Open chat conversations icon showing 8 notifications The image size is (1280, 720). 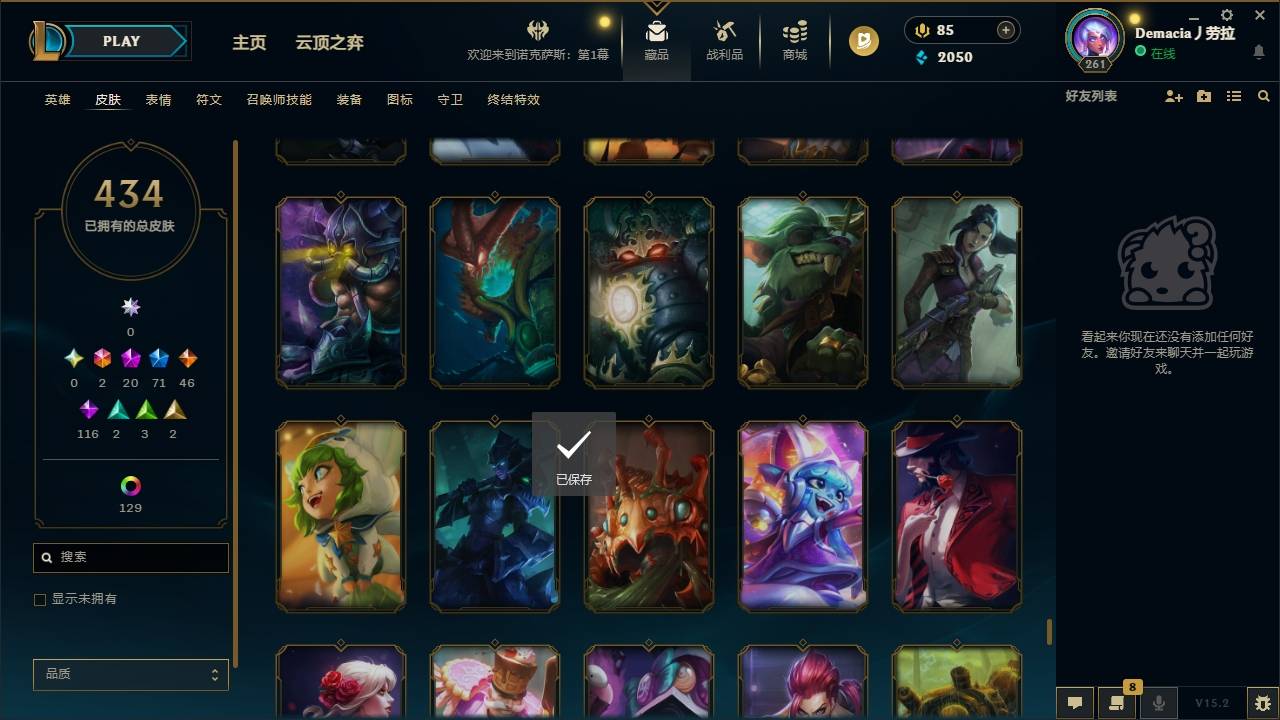coord(1117,703)
